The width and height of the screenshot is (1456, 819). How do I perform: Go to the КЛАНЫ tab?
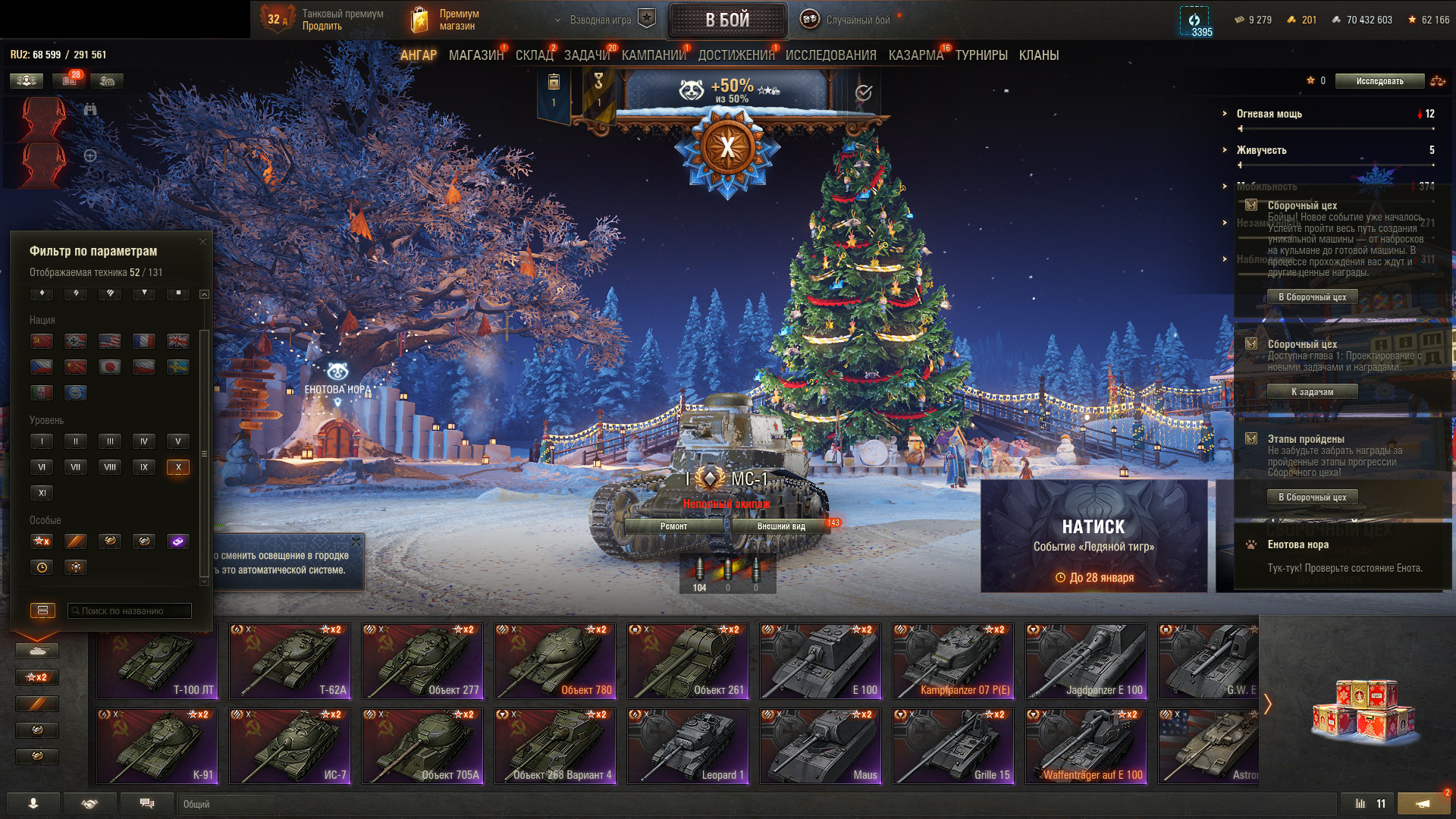coord(1038,55)
